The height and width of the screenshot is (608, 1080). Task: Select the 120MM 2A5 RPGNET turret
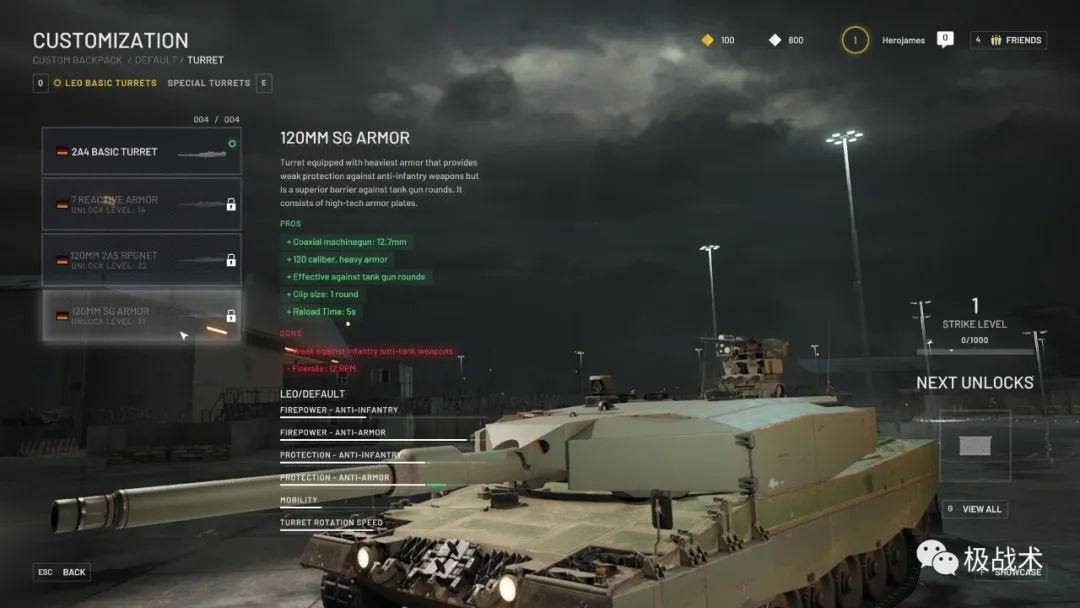[x=141, y=260]
